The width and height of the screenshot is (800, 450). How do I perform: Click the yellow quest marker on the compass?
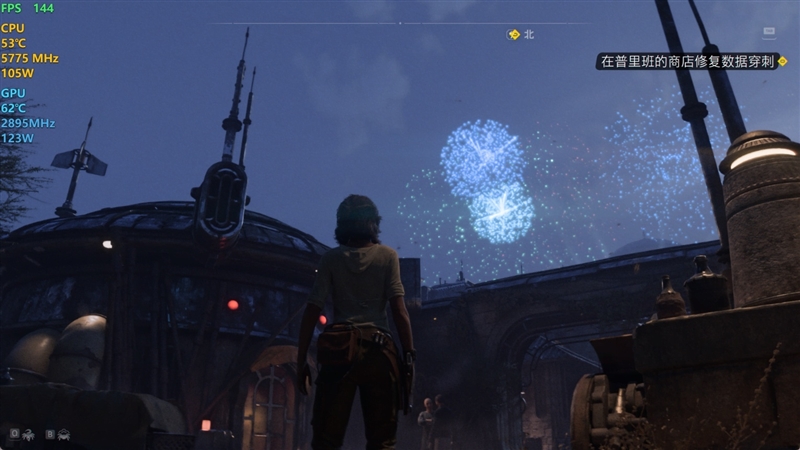(x=514, y=34)
